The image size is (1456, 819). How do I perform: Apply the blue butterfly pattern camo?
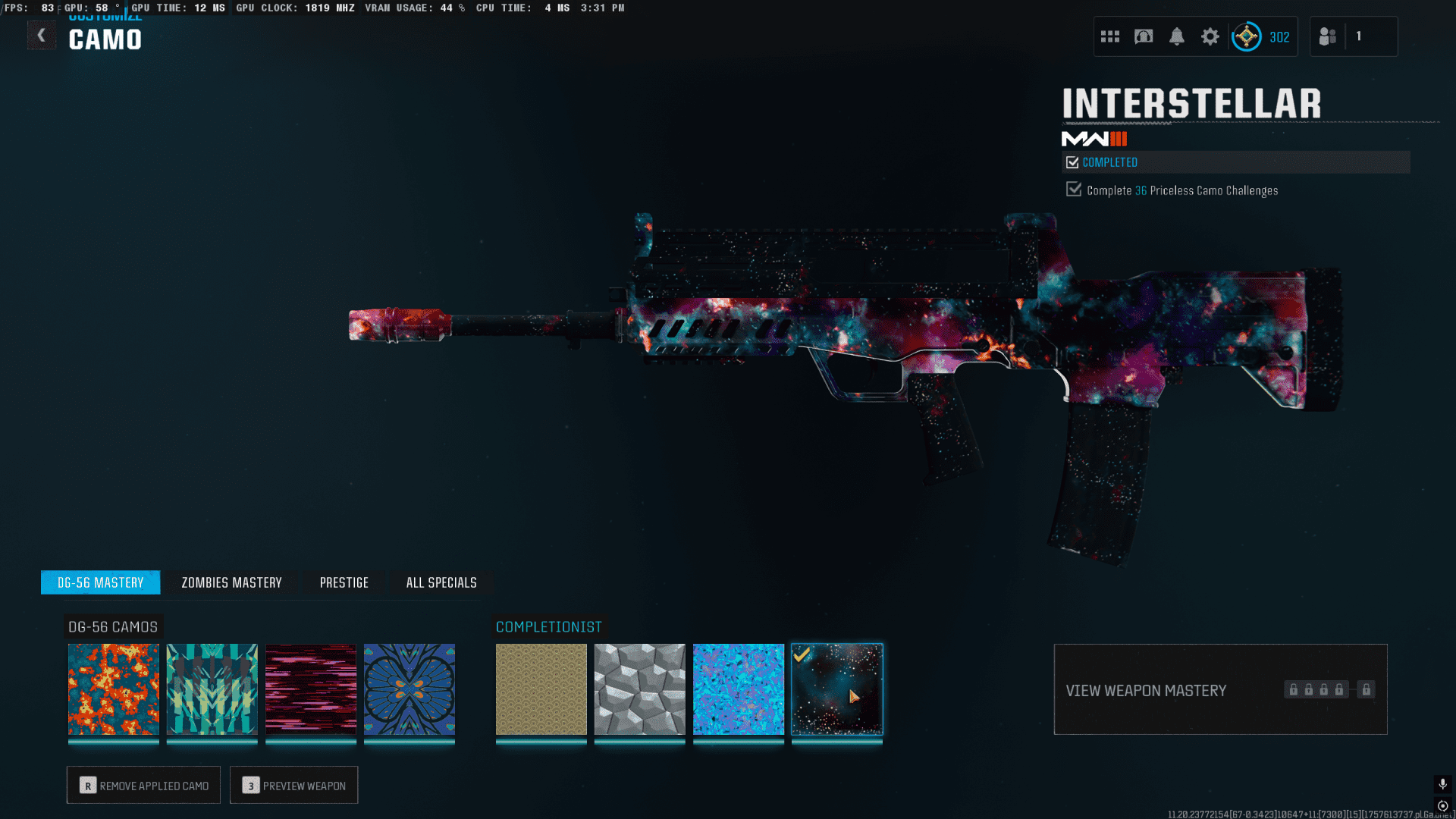click(409, 689)
